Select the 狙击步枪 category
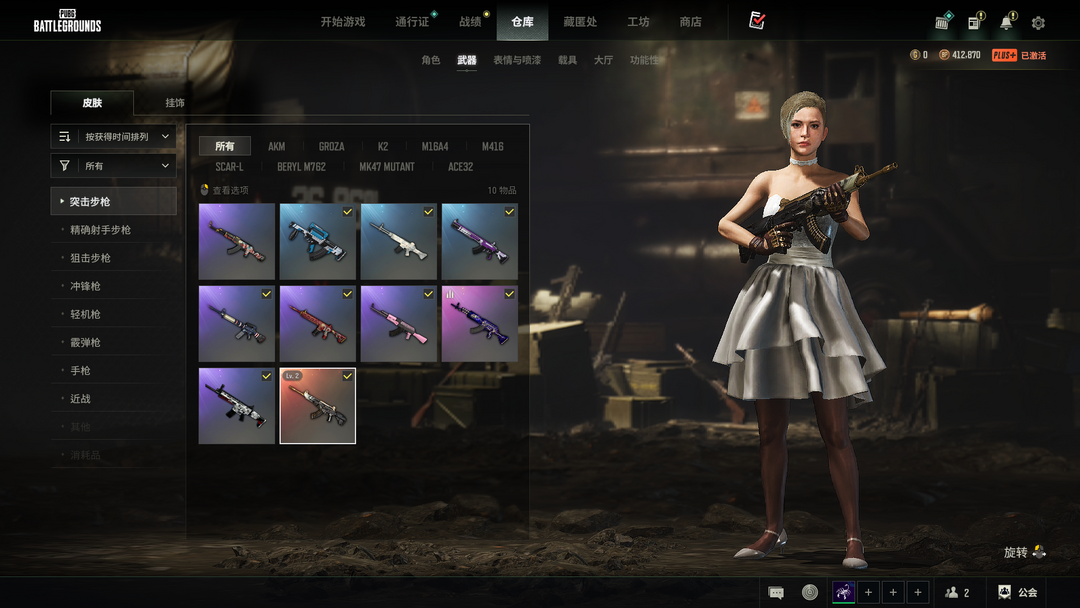The image size is (1080, 608). coord(91,258)
